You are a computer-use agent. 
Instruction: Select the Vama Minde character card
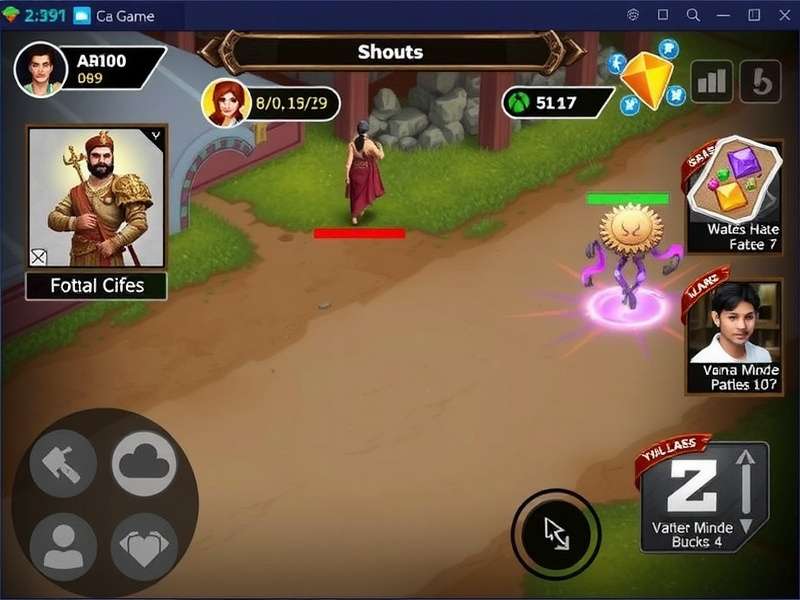[x=735, y=337]
